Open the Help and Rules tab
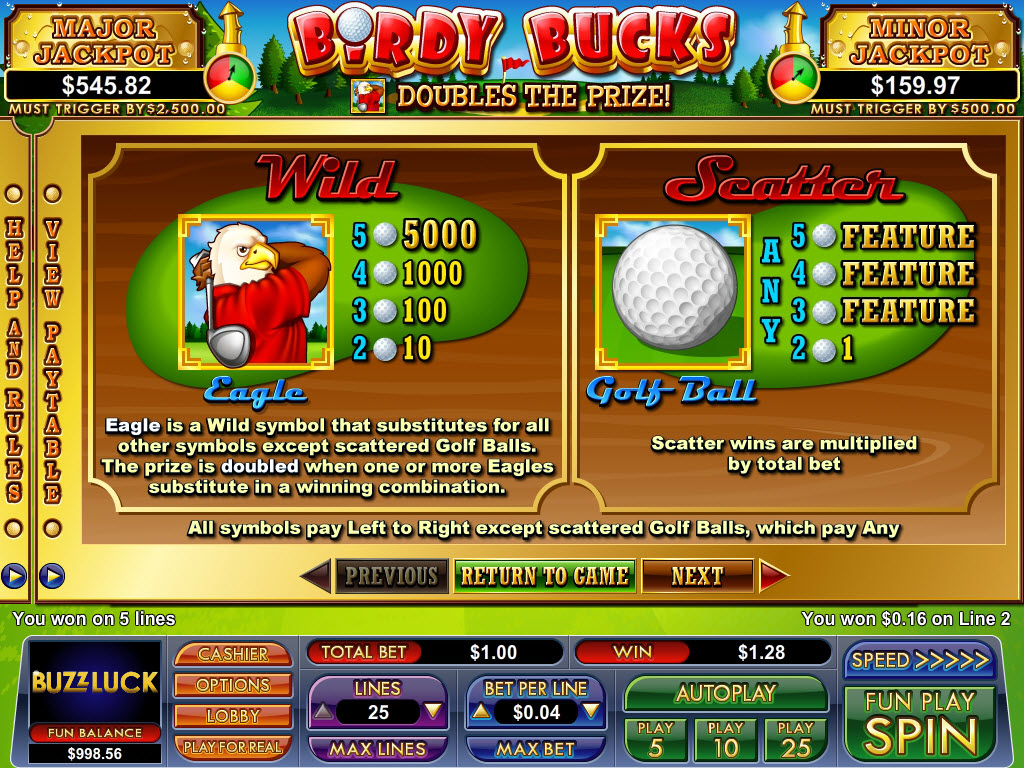 click(15, 360)
